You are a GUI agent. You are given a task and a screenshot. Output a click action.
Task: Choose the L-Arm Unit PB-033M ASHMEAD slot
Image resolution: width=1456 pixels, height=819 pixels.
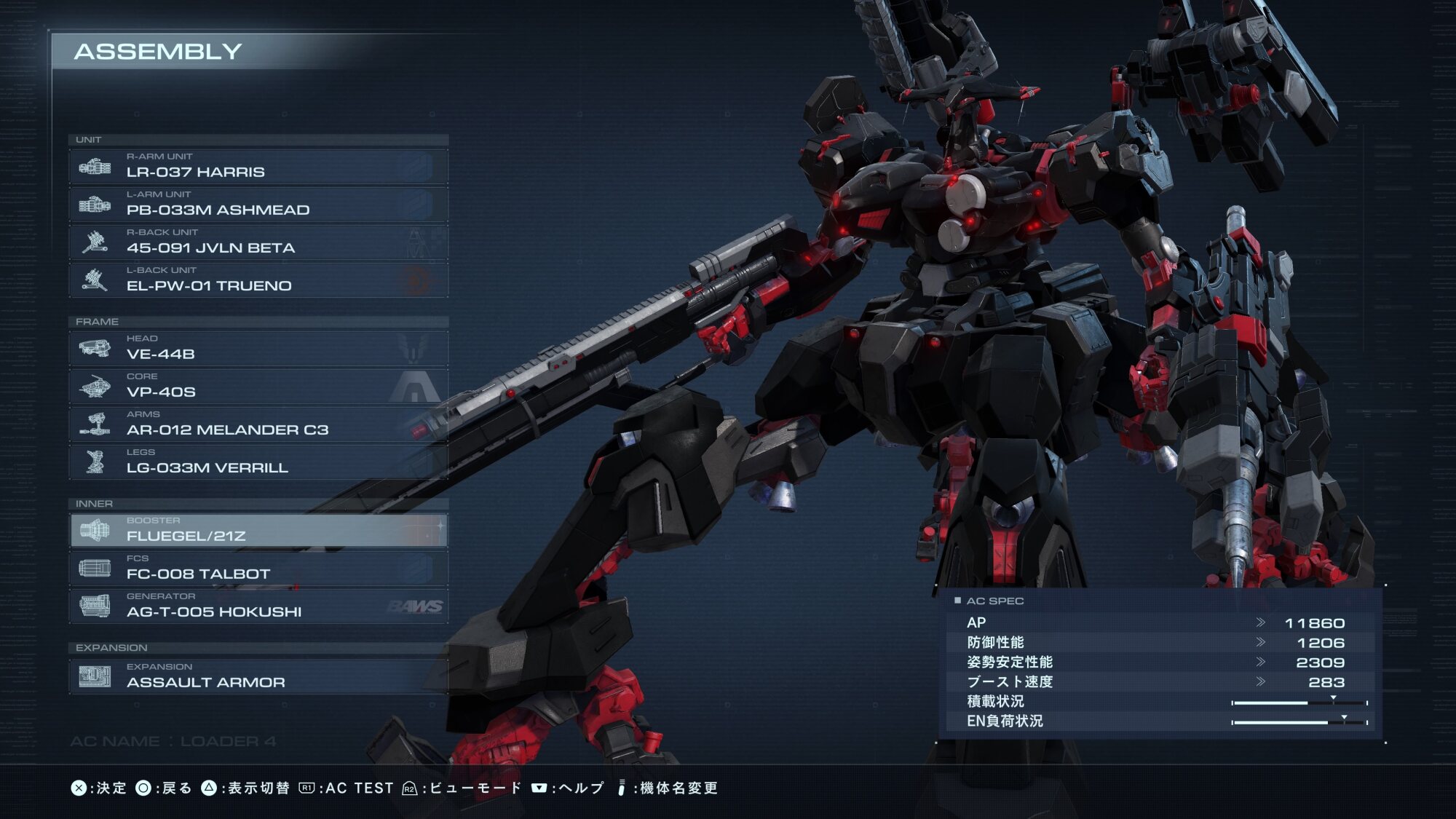tap(258, 205)
